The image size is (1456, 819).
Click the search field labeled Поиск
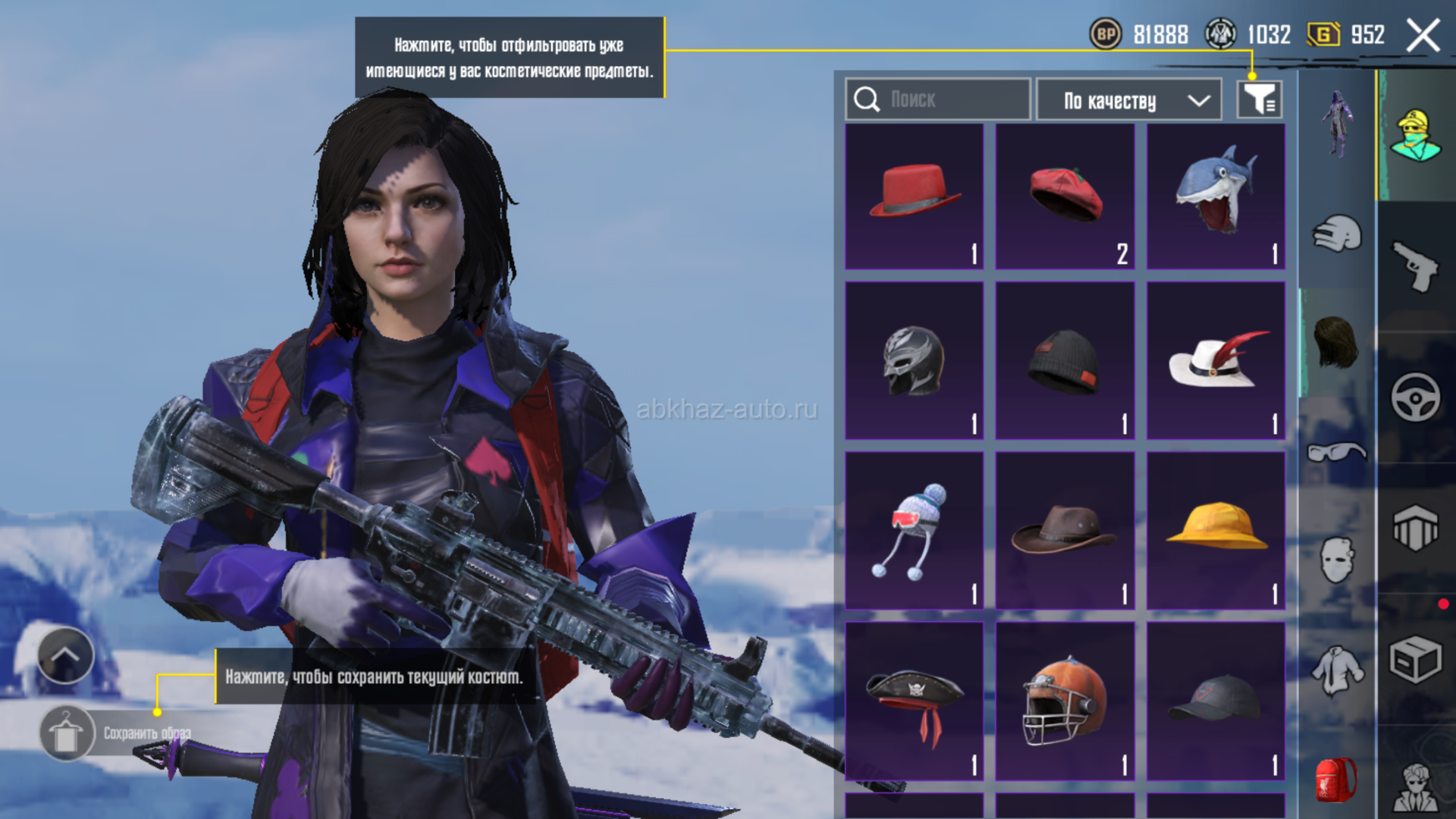pos(937,99)
